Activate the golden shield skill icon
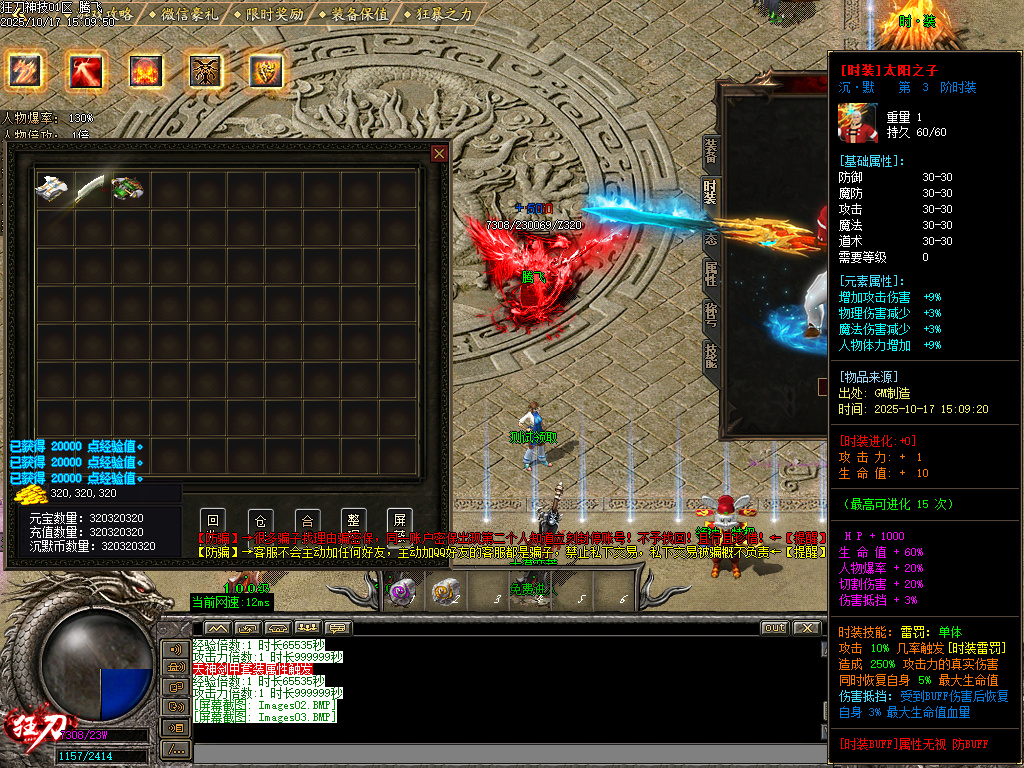 coord(266,70)
